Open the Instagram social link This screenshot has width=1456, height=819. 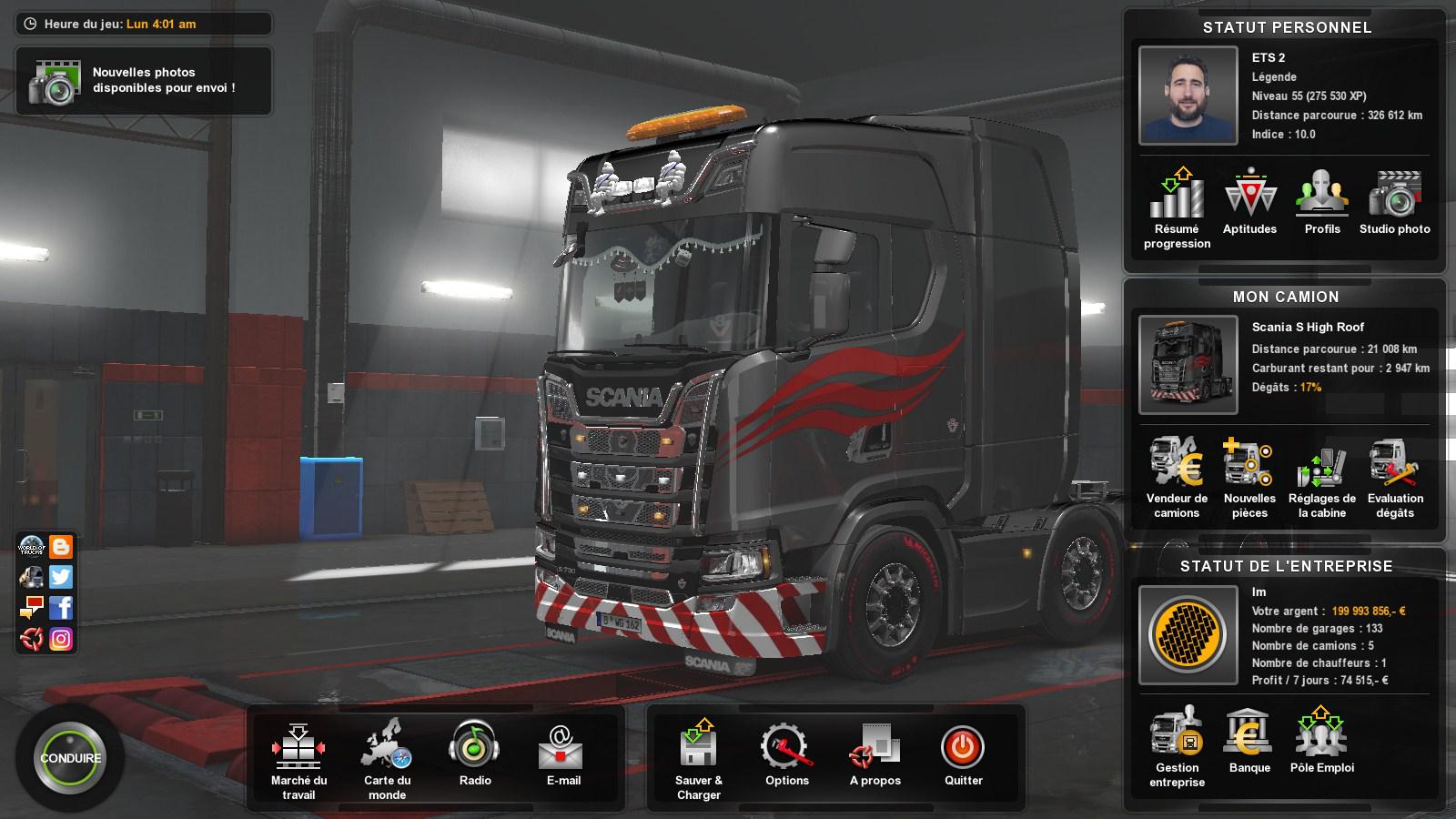click(59, 640)
